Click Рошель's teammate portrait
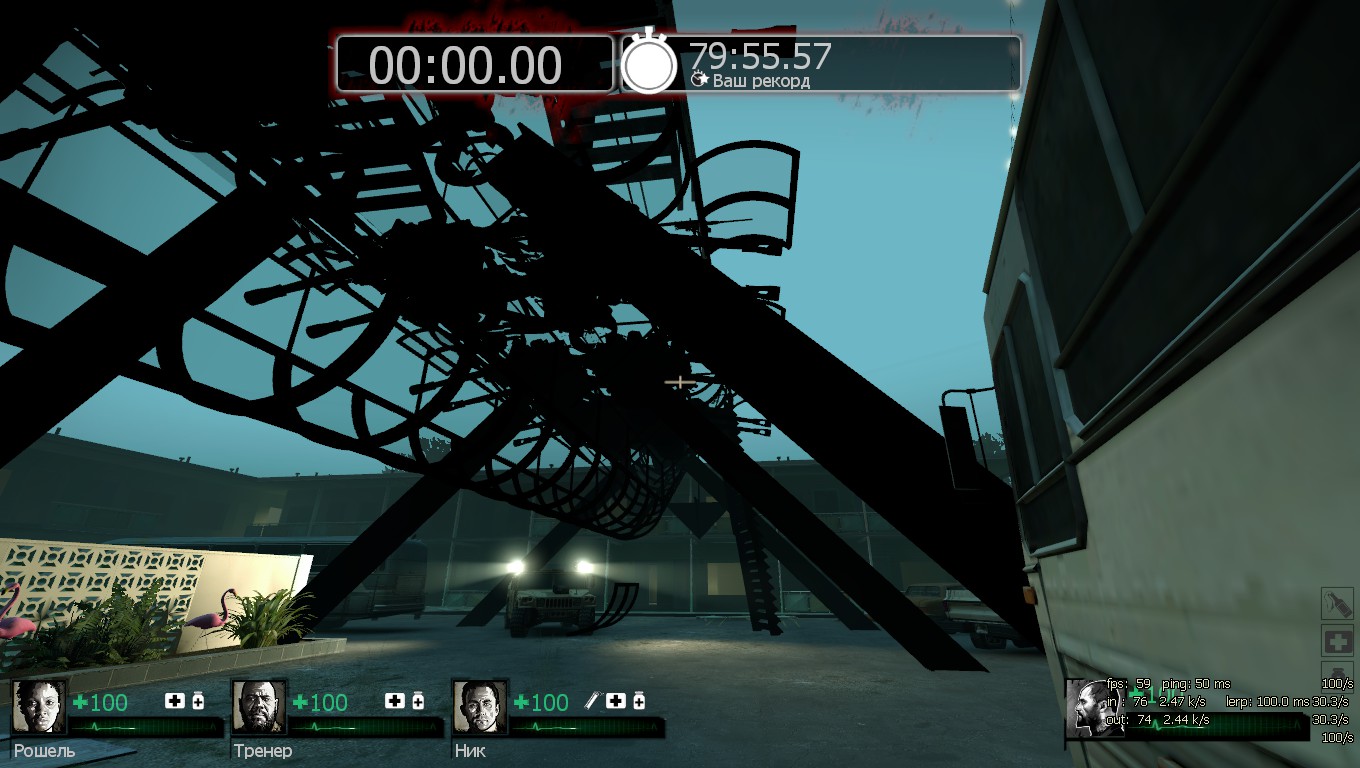1360x768 pixels. [x=39, y=708]
